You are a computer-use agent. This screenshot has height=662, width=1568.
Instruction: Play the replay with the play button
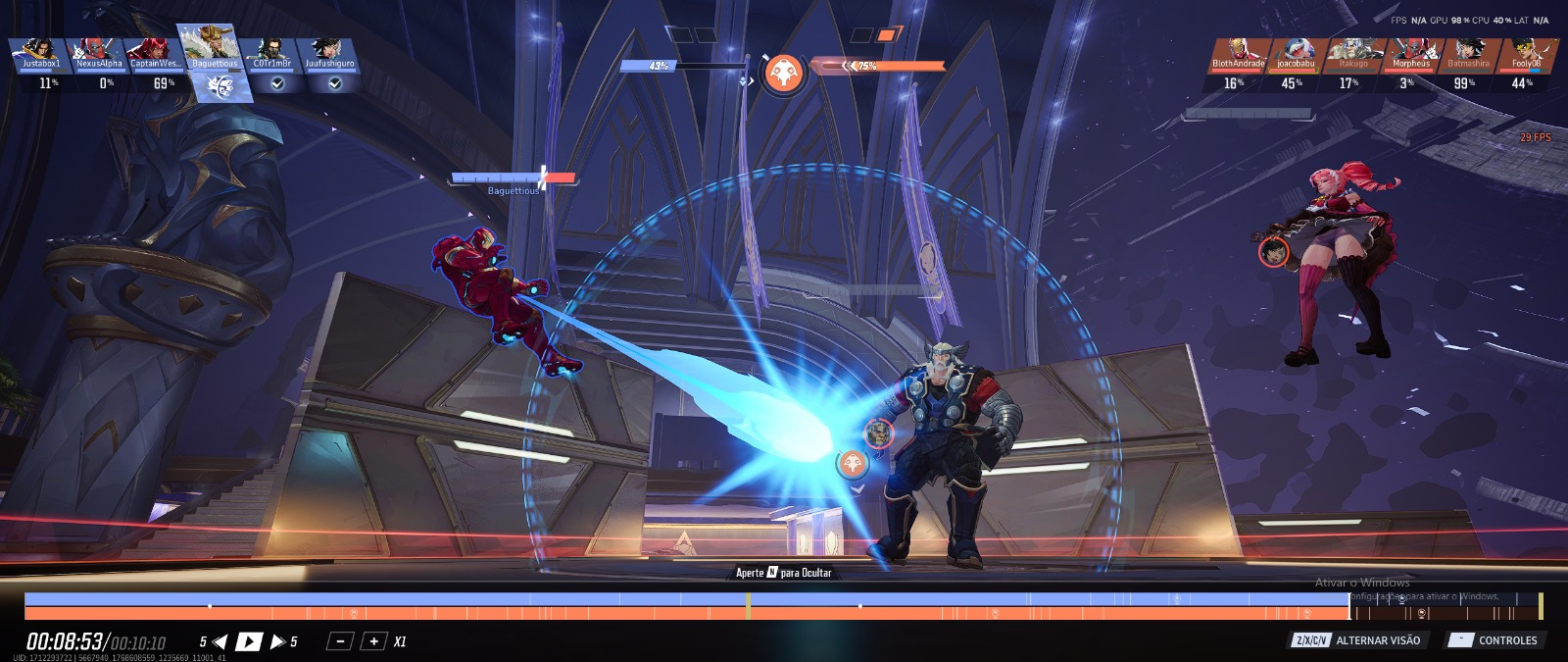(249, 641)
